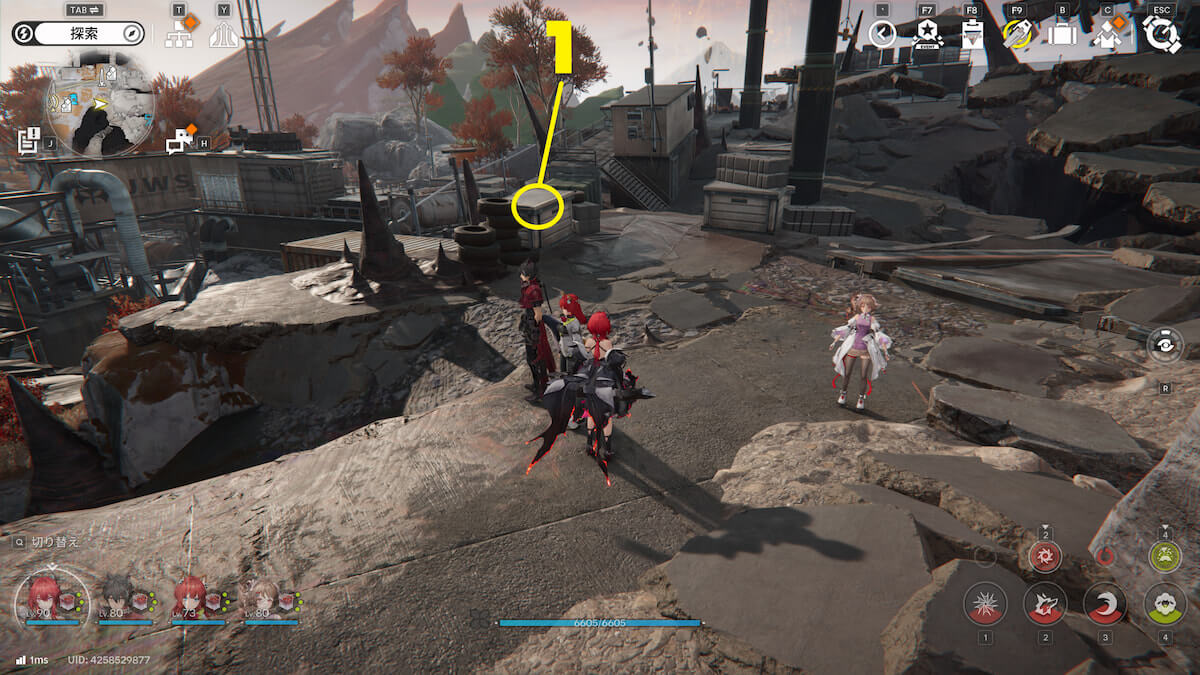Viewport: 1200px width, 675px height.
Task: Open the main system menu ring icon
Action: pyautogui.click(x=1161, y=34)
